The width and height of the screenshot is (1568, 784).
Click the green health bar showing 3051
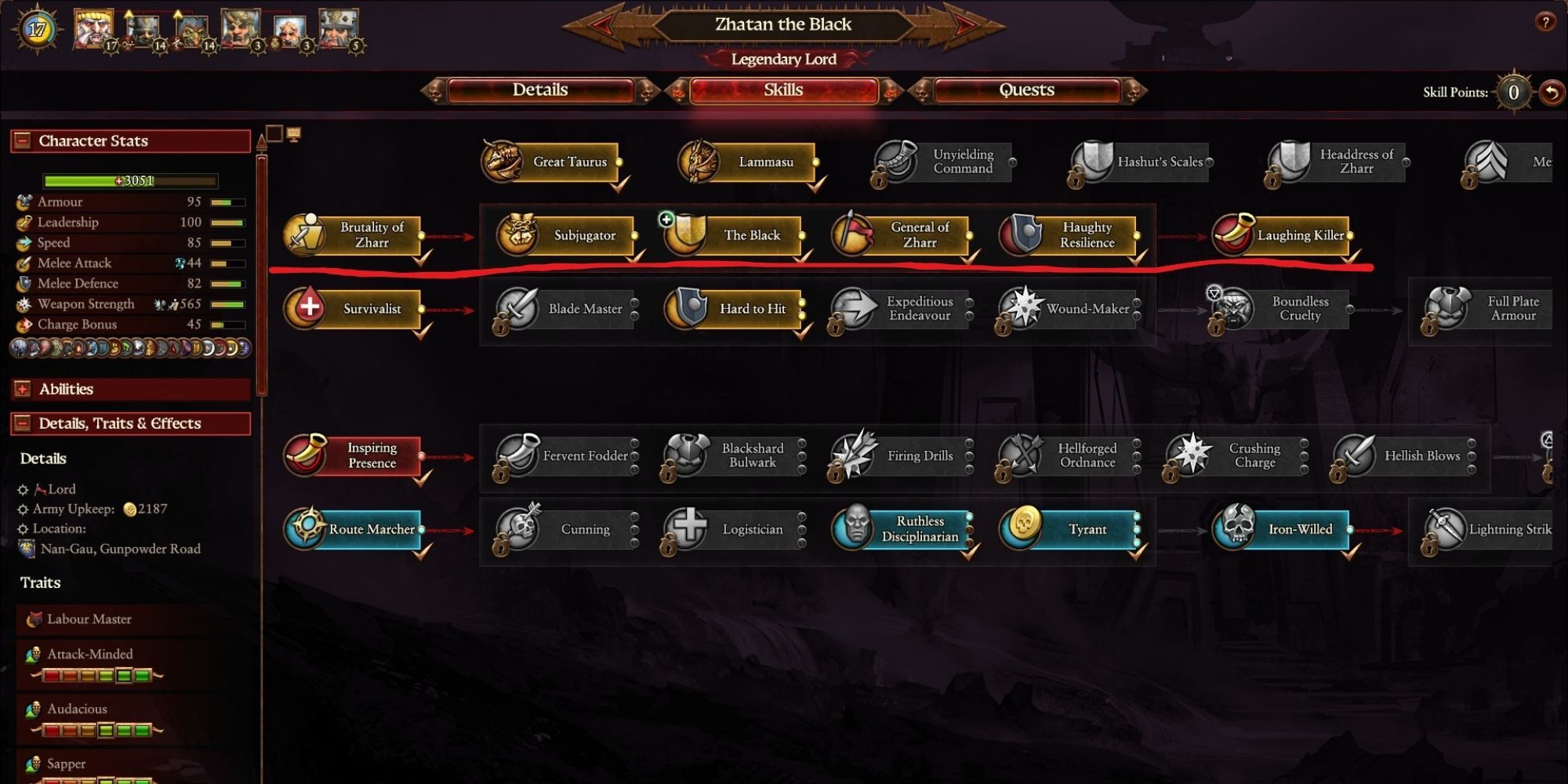tap(129, 181)
